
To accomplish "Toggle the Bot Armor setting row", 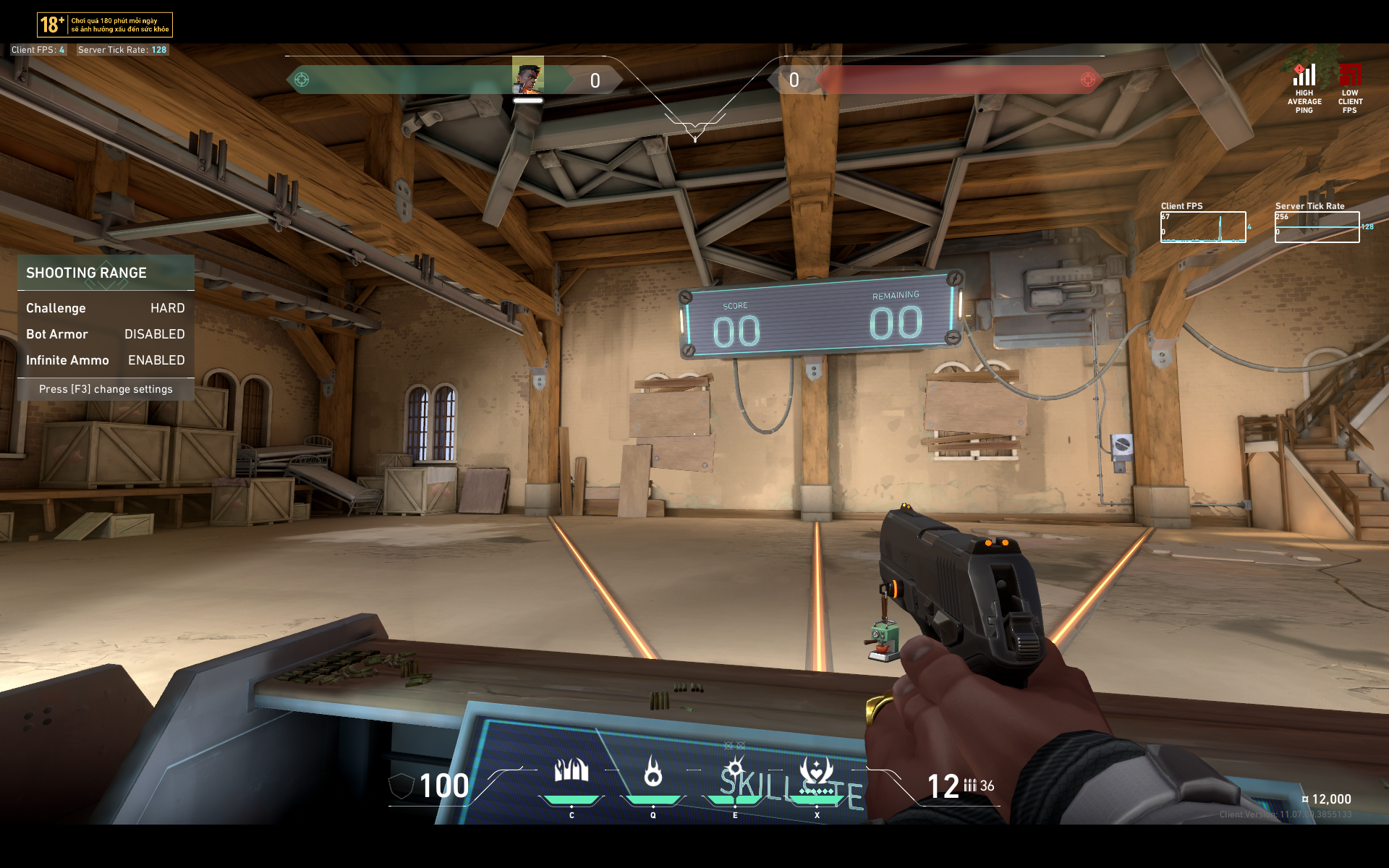I will pyautogui.click(x=106, y=334).
